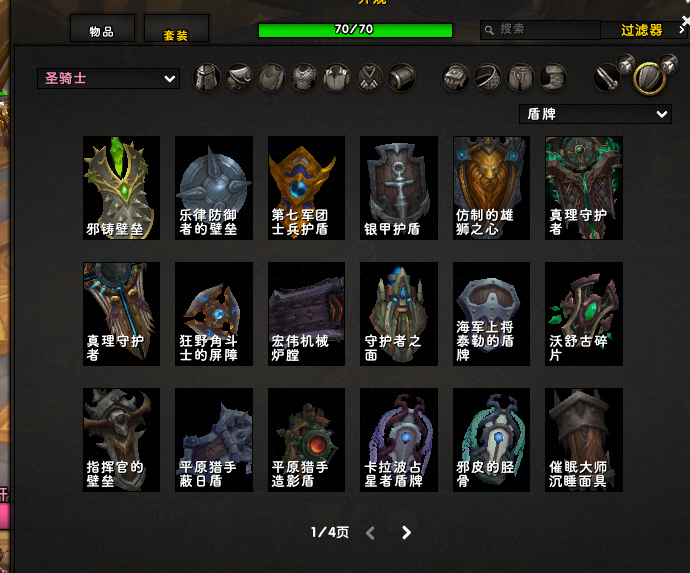Choose the 乐律防御者的壁垒 shield
Screen dimensions: 690x573
[214, 188]
